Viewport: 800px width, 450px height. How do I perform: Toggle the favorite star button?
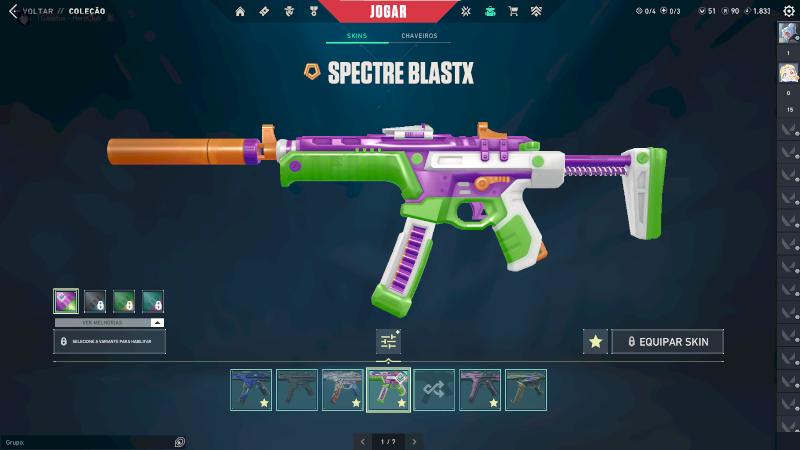(x=596, y=342)
